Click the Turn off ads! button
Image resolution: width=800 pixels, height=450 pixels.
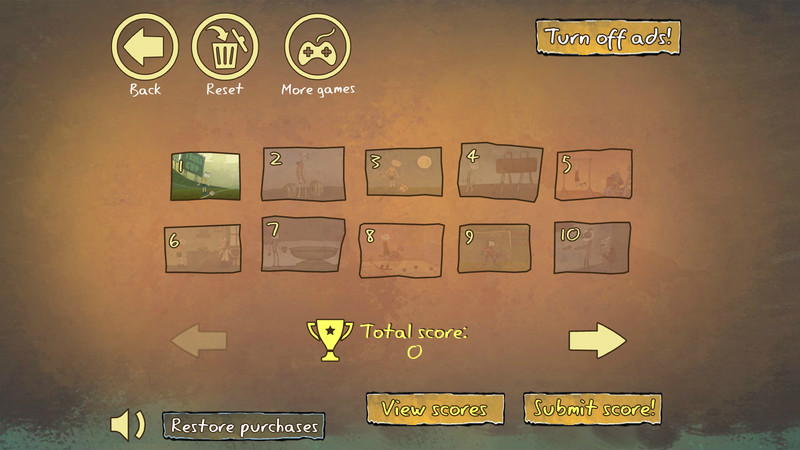(608, 38)
